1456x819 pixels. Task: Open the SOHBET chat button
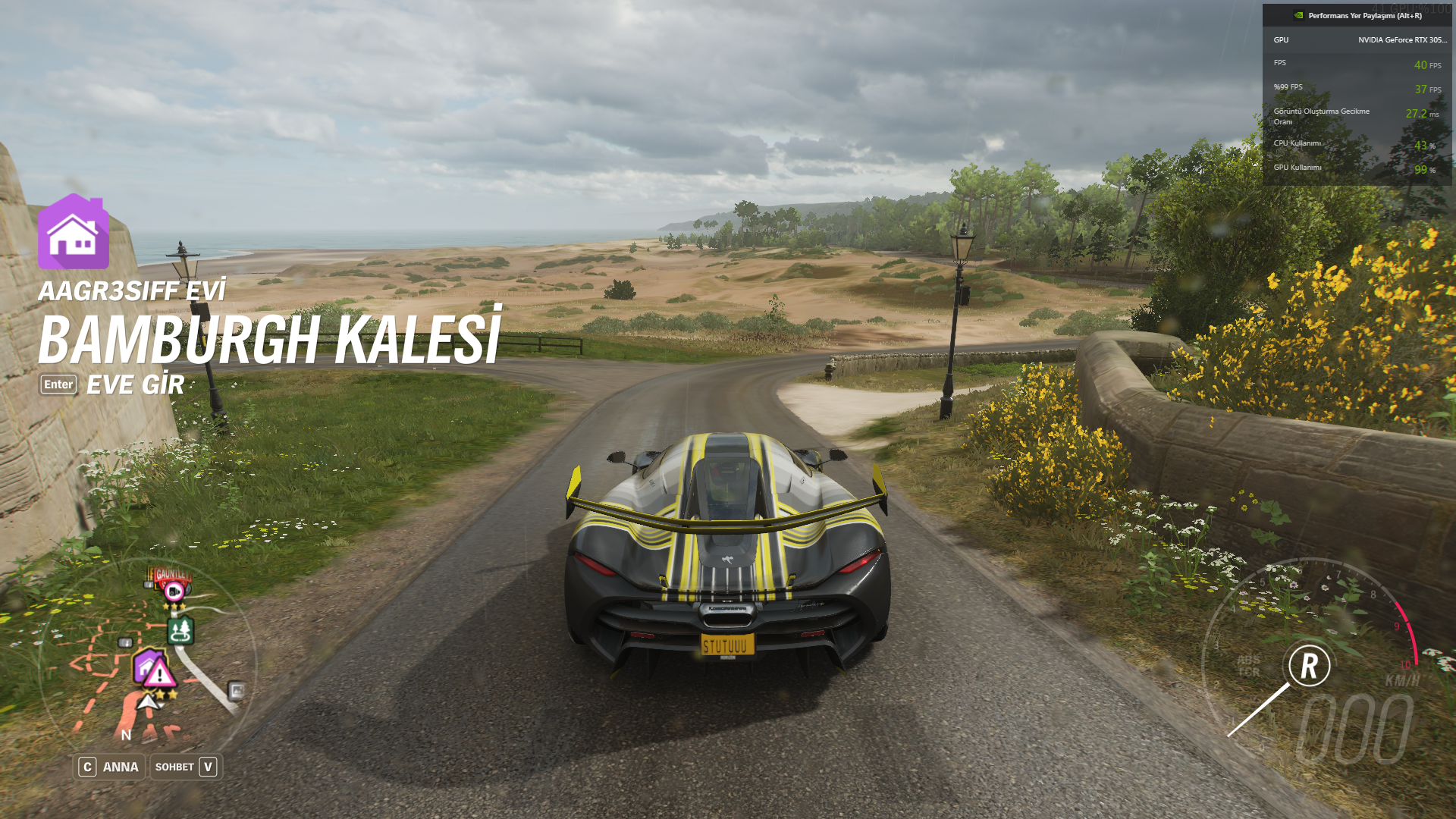186,767
